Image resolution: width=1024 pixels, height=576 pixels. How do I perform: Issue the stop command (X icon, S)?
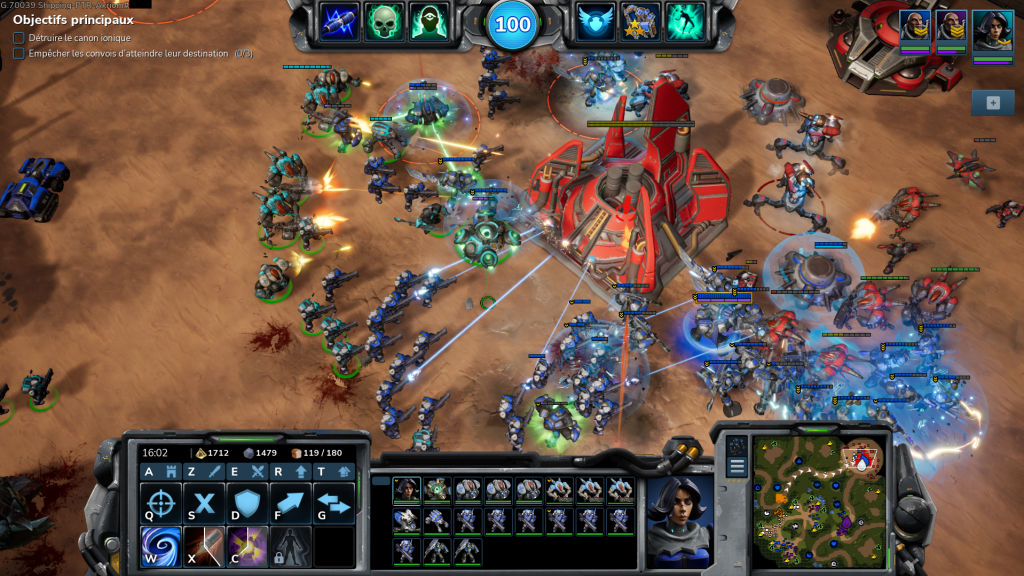pyautogui.click(x=204, y=503)
